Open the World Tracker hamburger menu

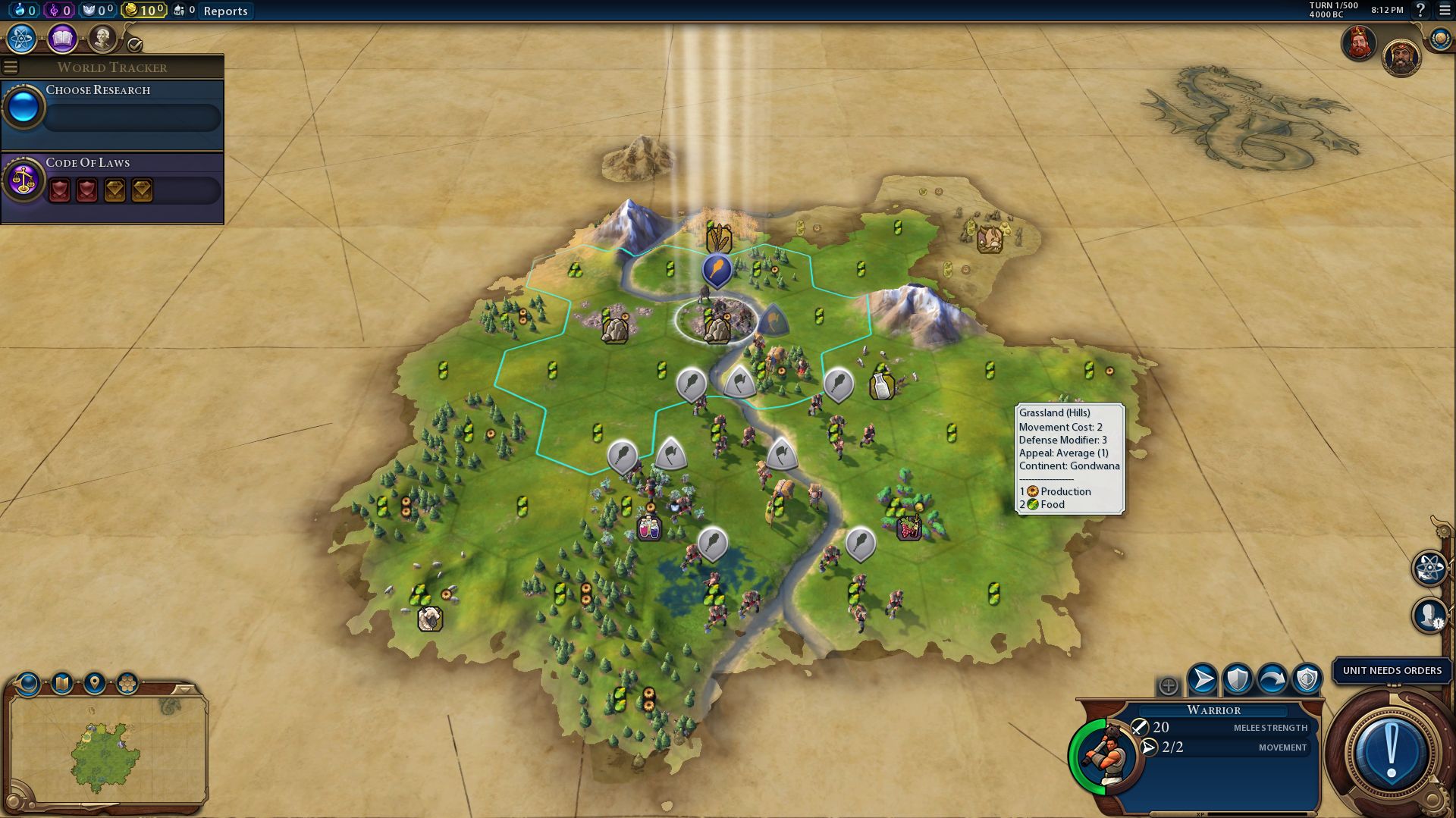(x=10, y=67)
